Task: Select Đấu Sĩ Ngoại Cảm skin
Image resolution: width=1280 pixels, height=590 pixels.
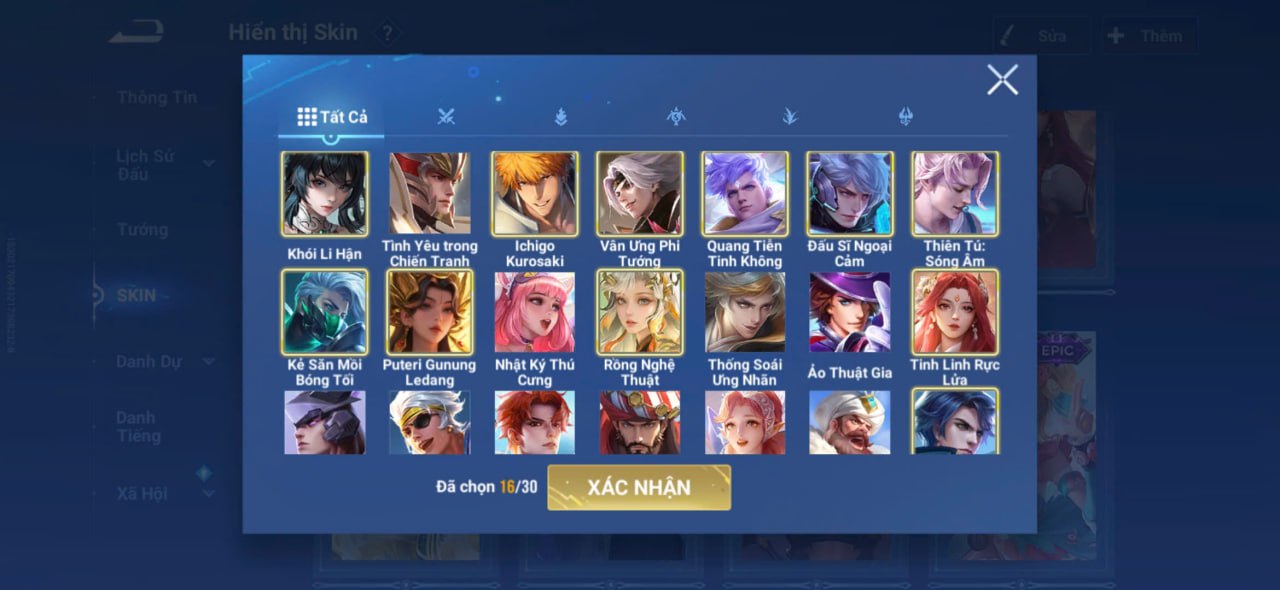Action: (850, 194)
